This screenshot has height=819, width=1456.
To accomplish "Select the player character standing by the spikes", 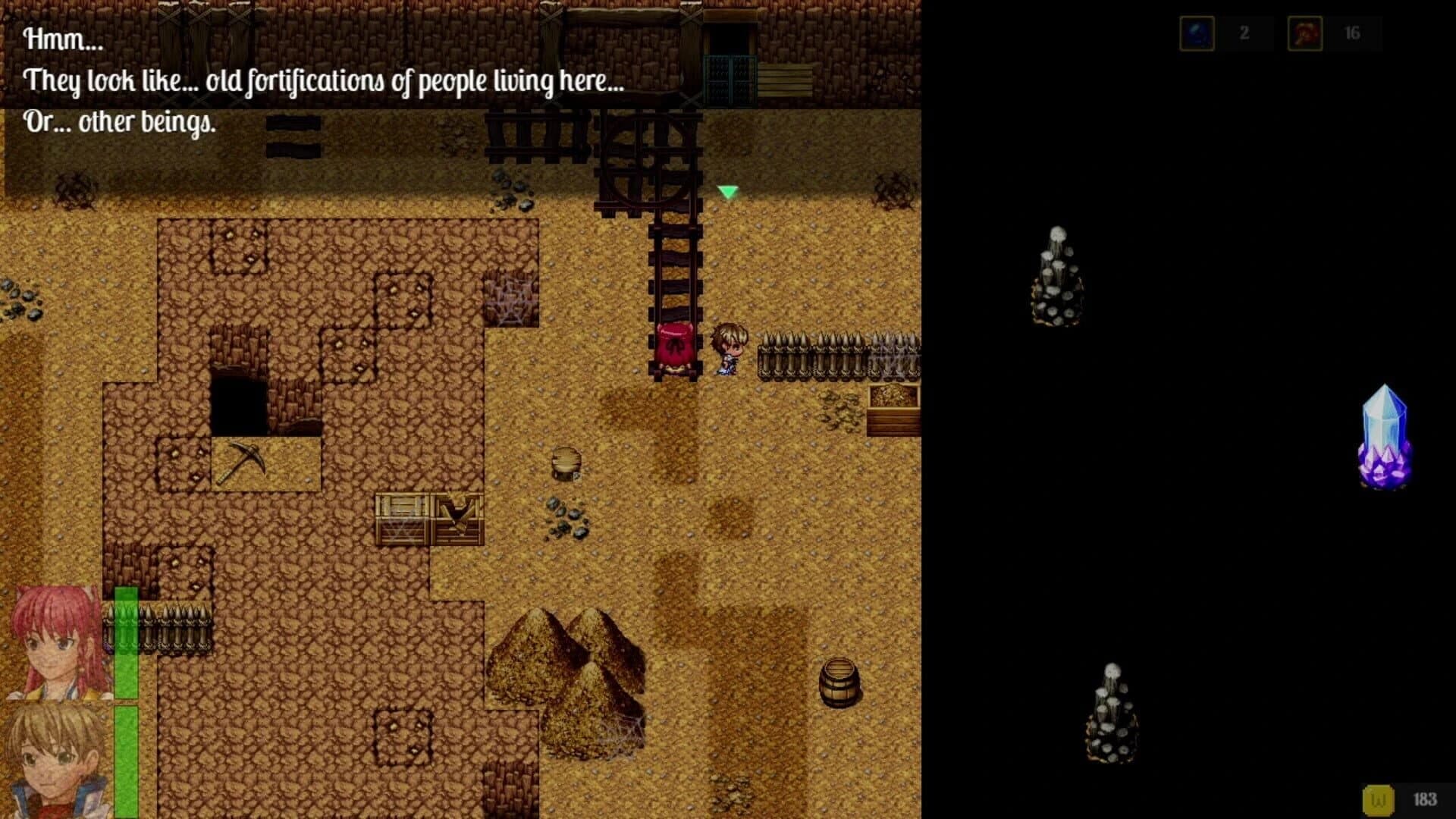I will pyautogui.click(x=730, y=349).
